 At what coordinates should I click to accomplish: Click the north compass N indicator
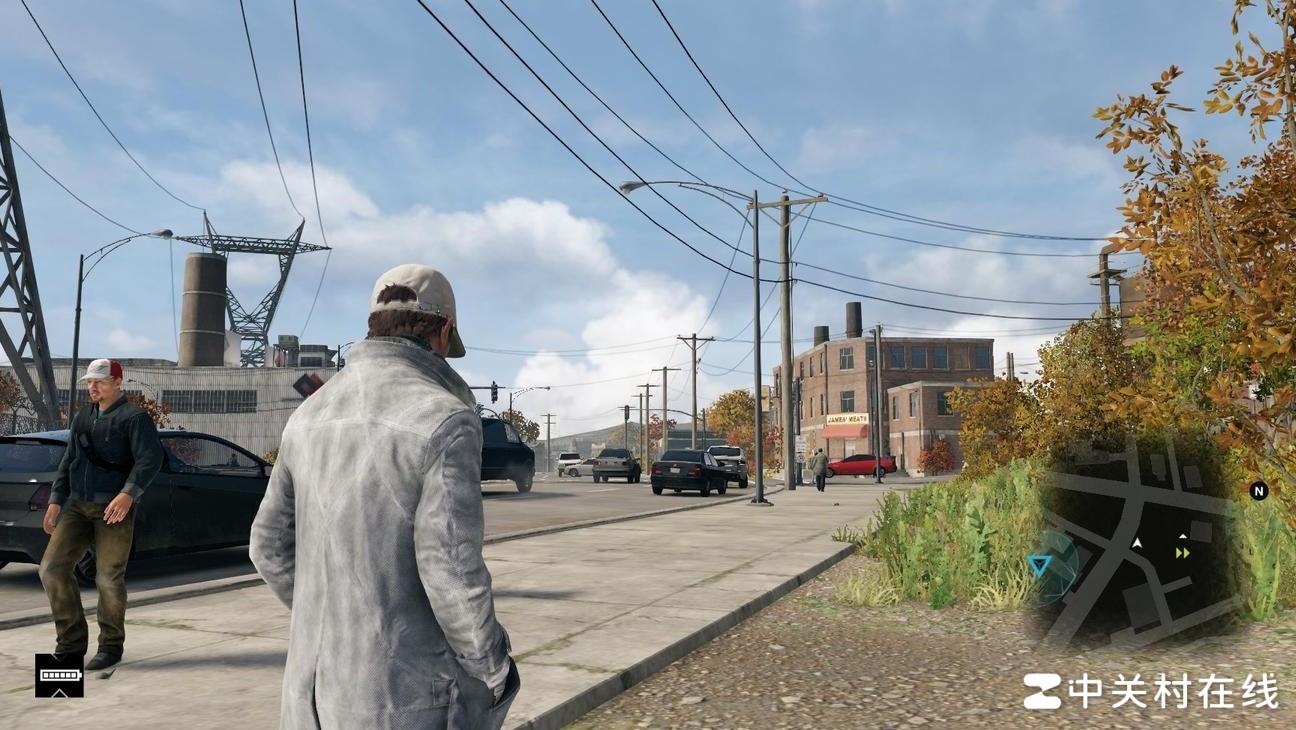pyautogui.click(x=1258, y=490)
